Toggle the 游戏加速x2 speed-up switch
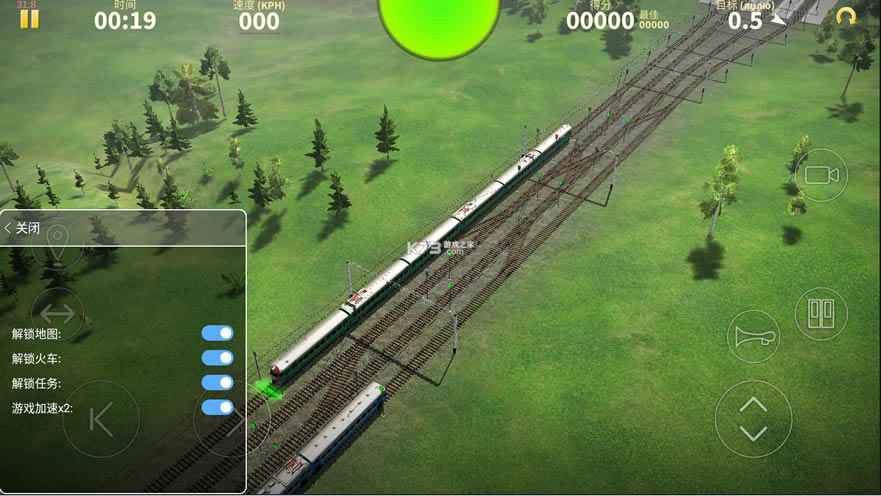Screen dimensions: 881x496 [217, 408]
